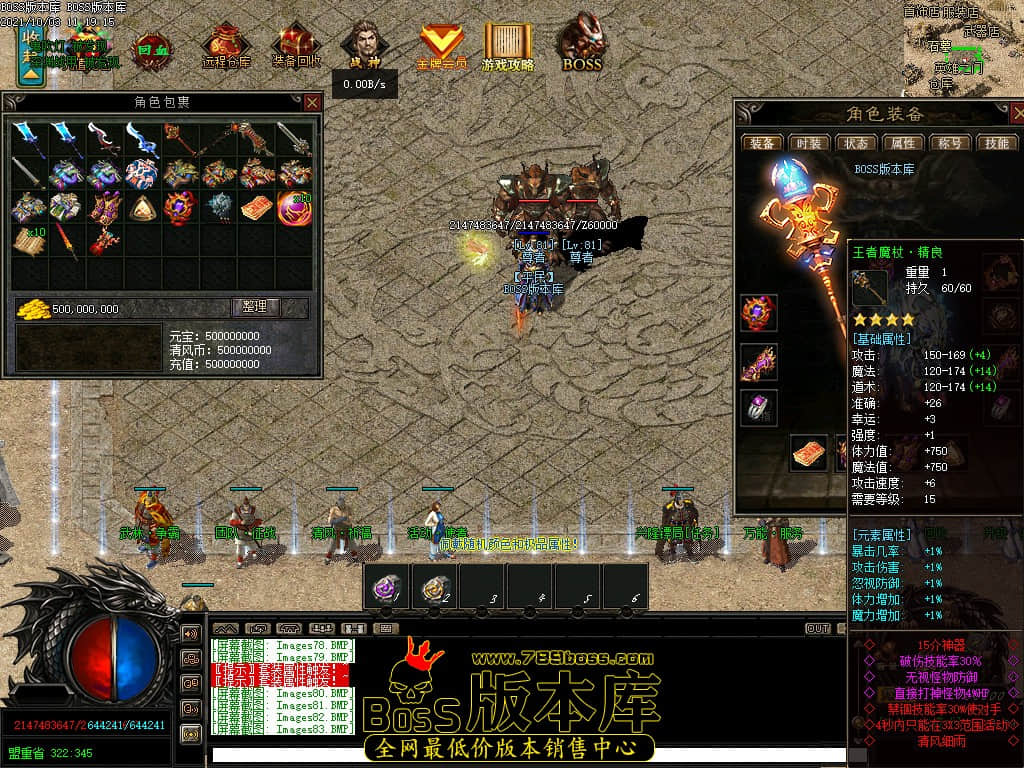Switch to the 属性 attributes tab
The height and width of the screenshot is (768, 1024).
pos(903,143)
